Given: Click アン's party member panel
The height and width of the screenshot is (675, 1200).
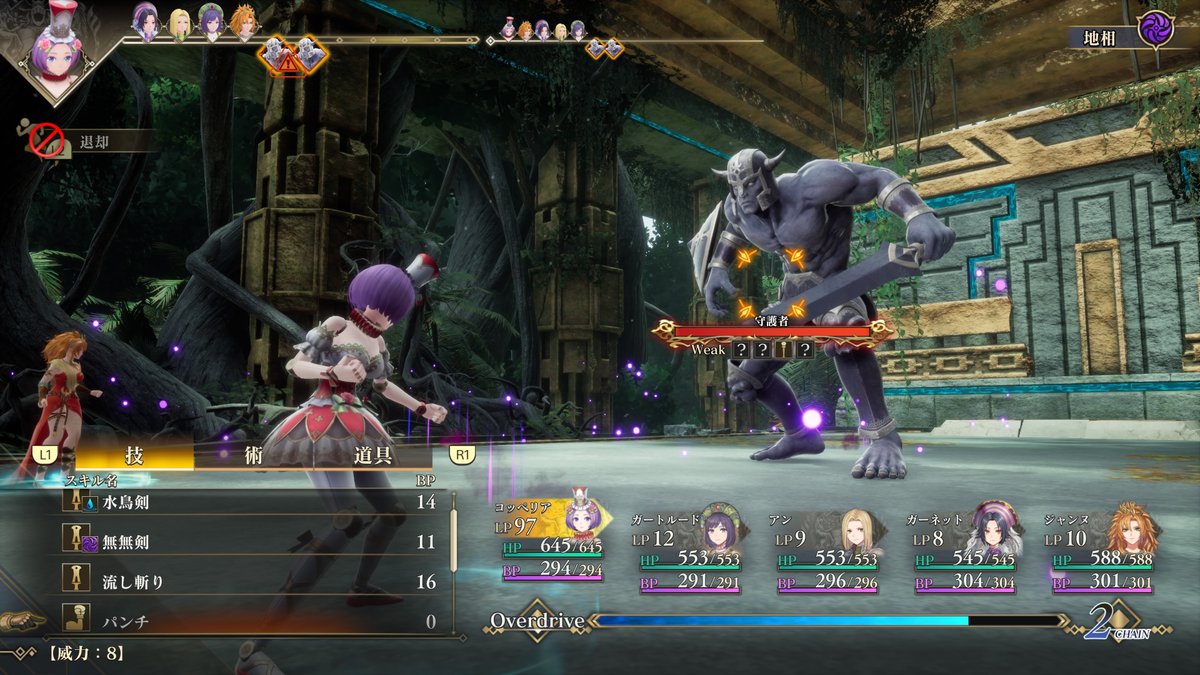Looking at the screenshot, I should (826, 548).
